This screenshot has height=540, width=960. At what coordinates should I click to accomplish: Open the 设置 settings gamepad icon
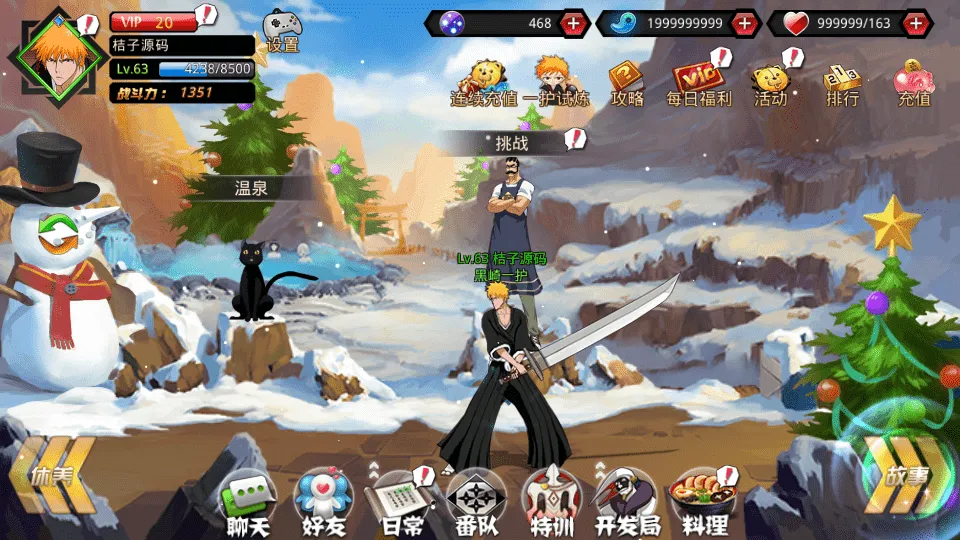click(281, 30)
